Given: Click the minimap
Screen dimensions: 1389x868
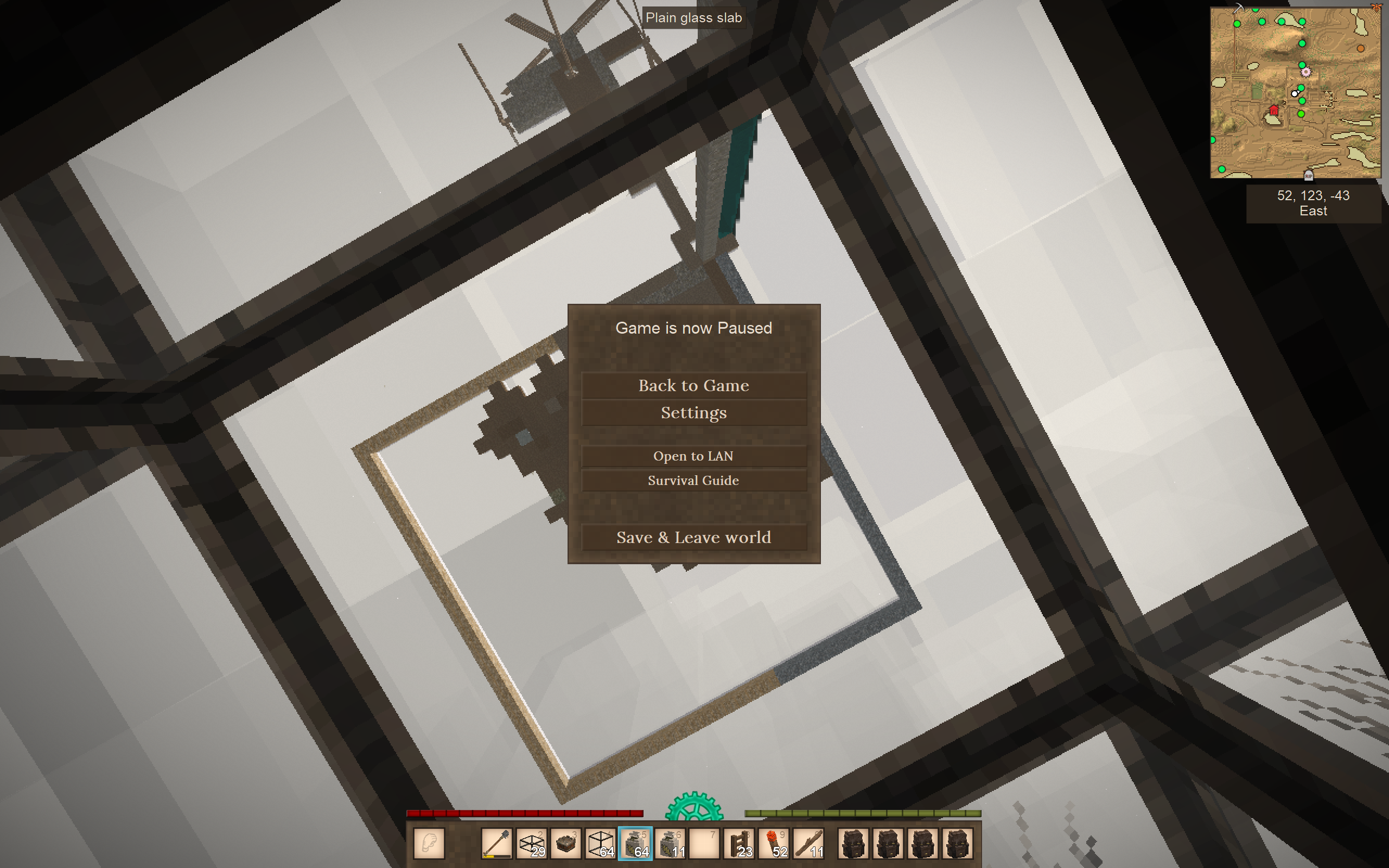Looking at the screenshot, I should 1295,92.
